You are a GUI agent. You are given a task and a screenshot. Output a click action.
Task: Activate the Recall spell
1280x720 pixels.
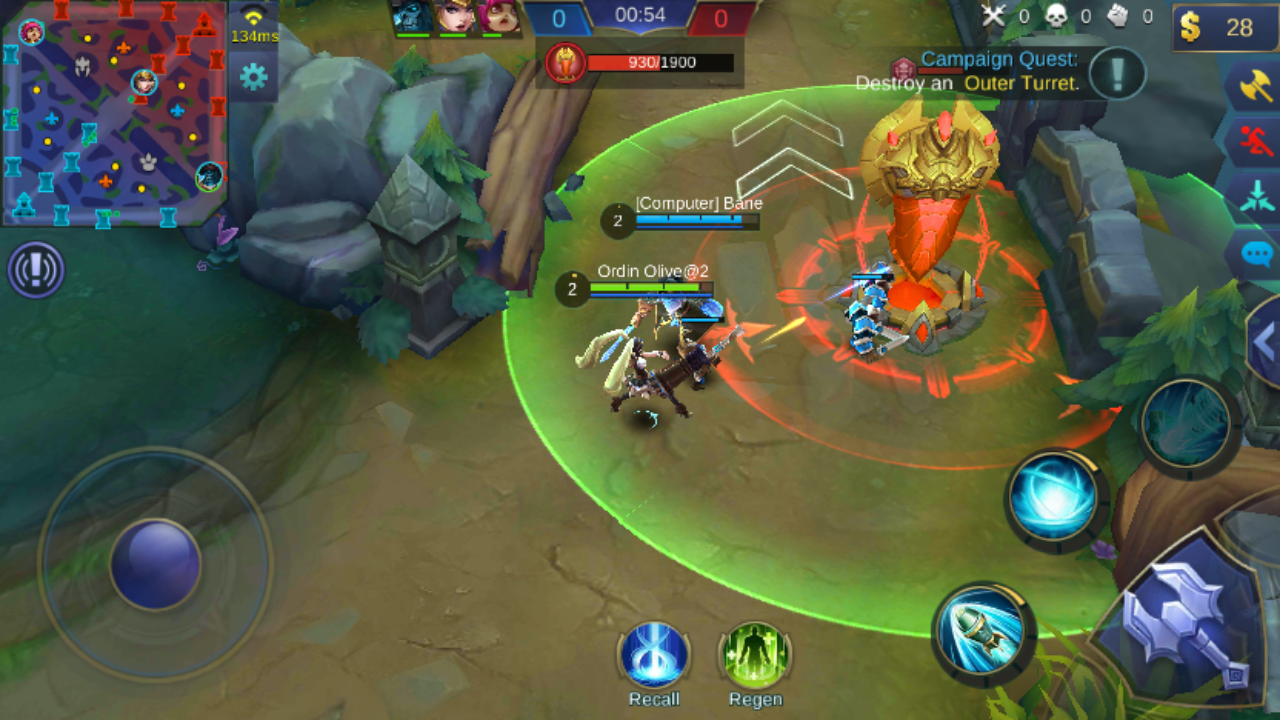pos(654,657)
